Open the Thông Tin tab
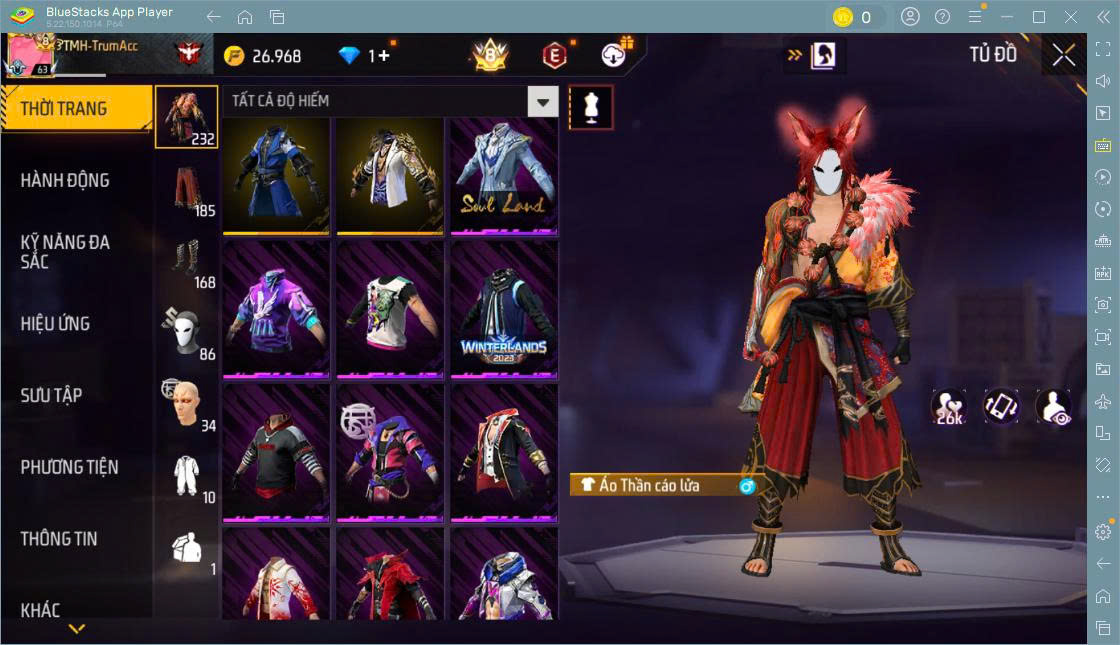The width and height of the screenshot is (1120, 645). (x=59, y=538)
